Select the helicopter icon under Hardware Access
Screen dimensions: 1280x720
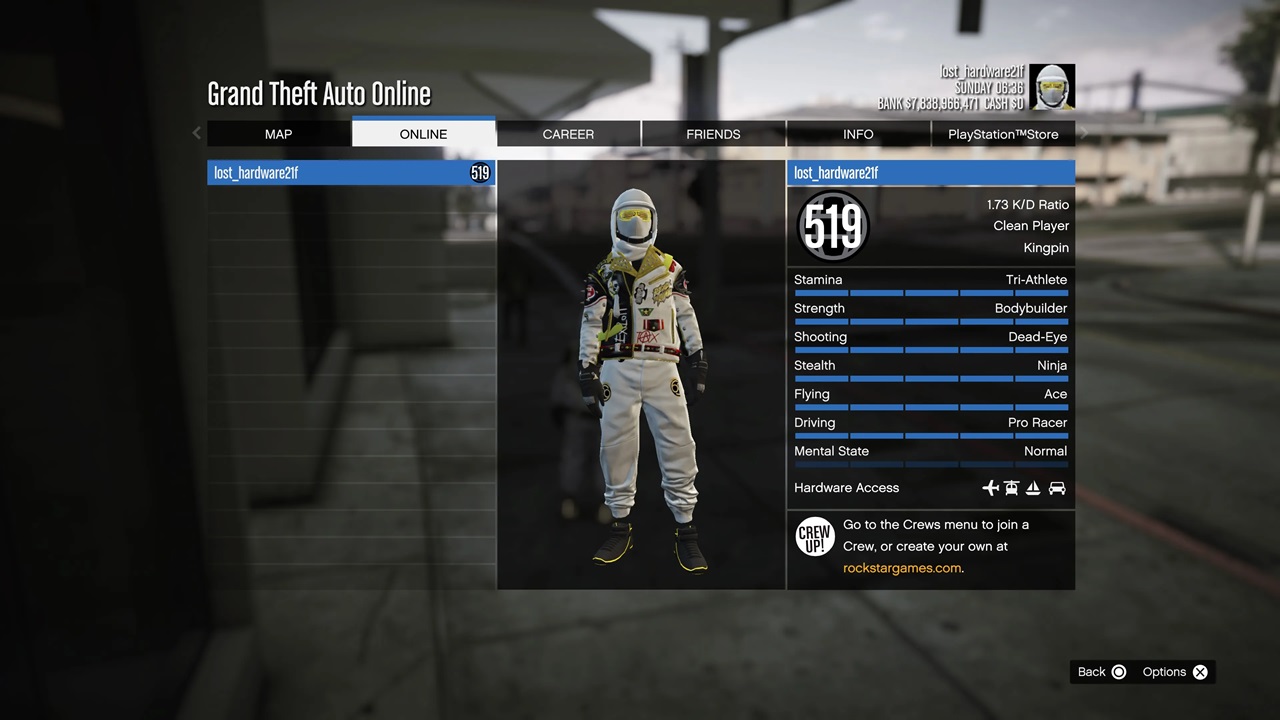pyautogui.click(x=1012, y=488)
